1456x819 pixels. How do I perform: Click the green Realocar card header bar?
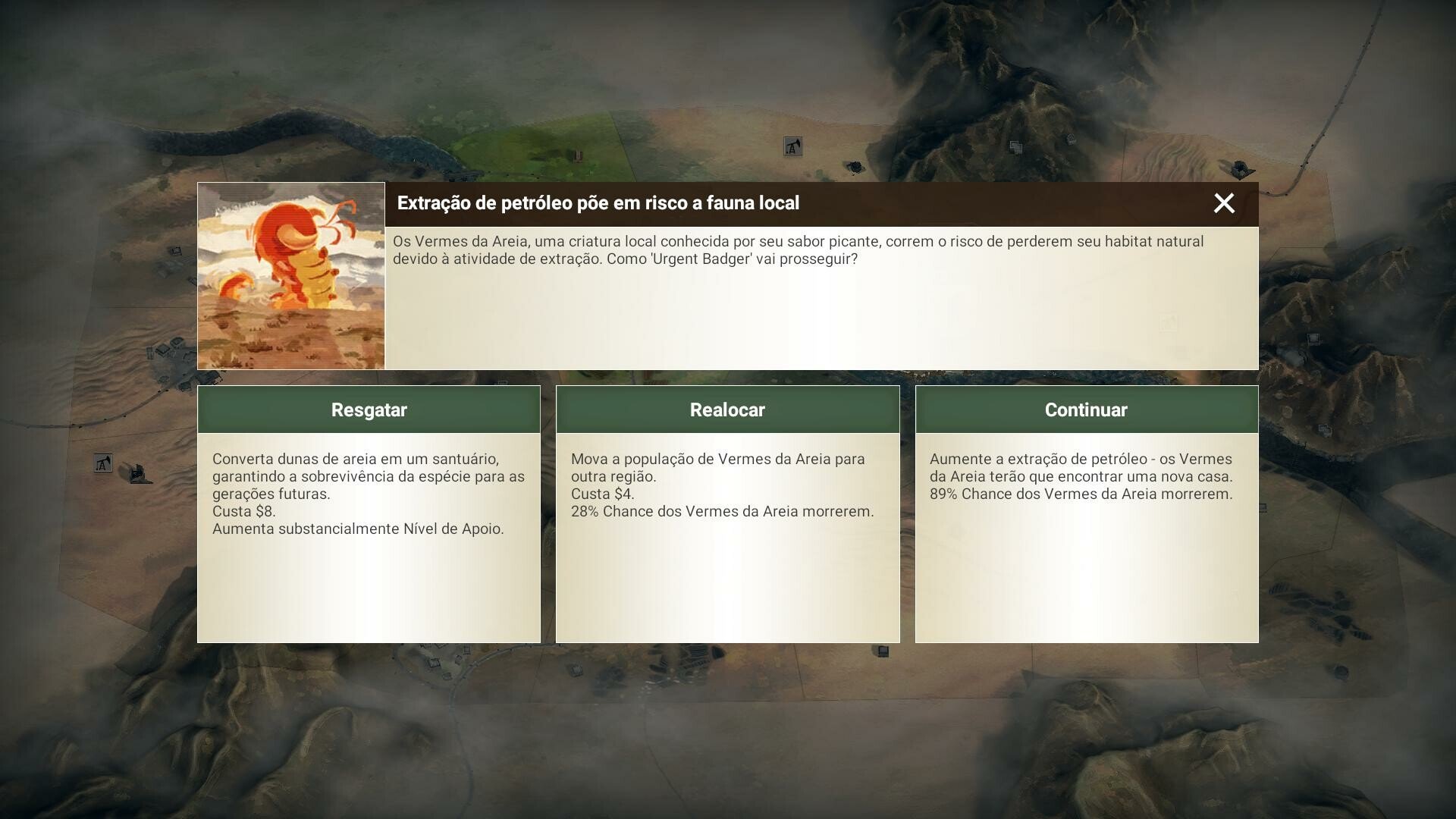(x=727, y=409)
